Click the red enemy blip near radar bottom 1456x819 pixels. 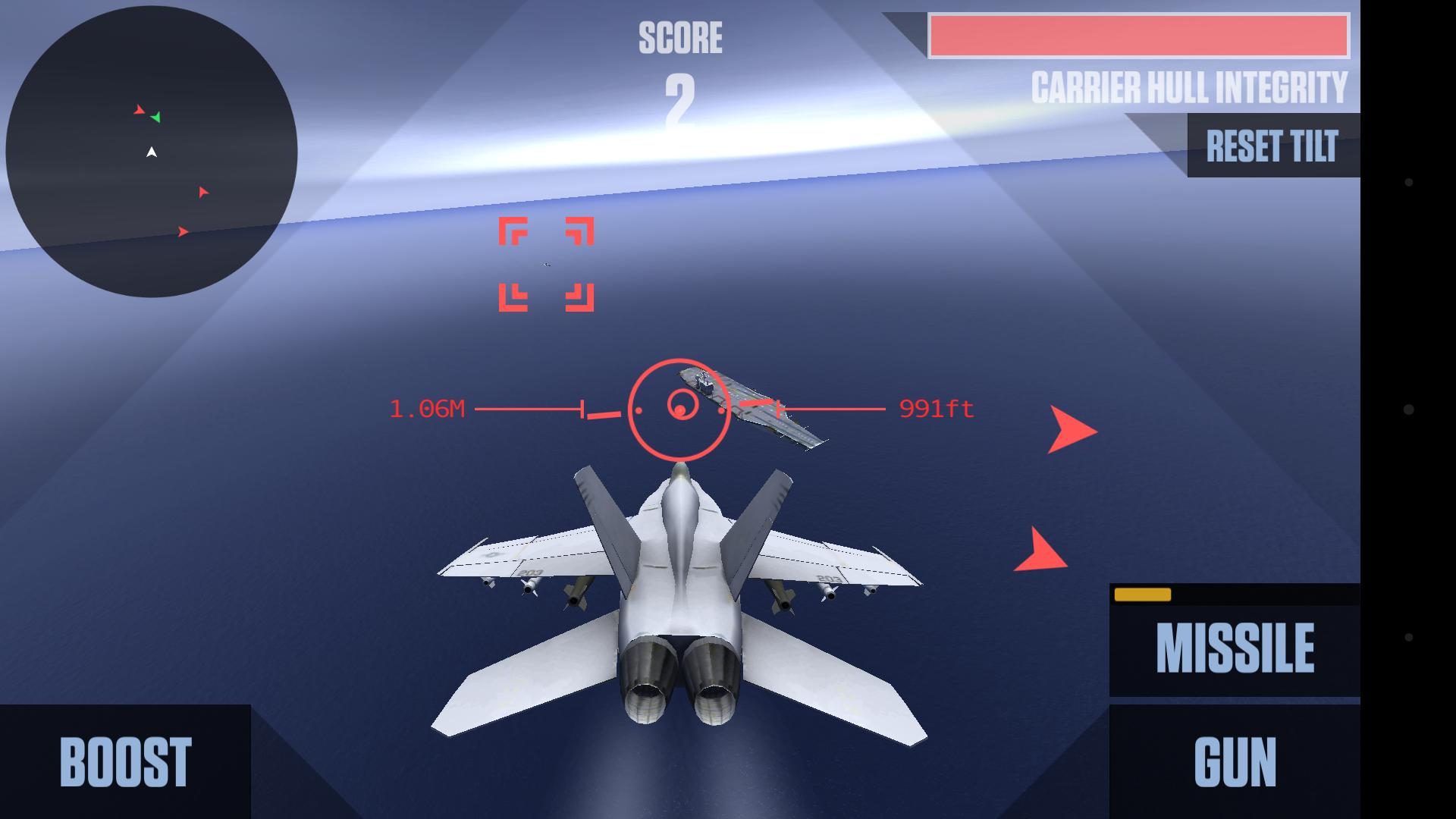184,230
